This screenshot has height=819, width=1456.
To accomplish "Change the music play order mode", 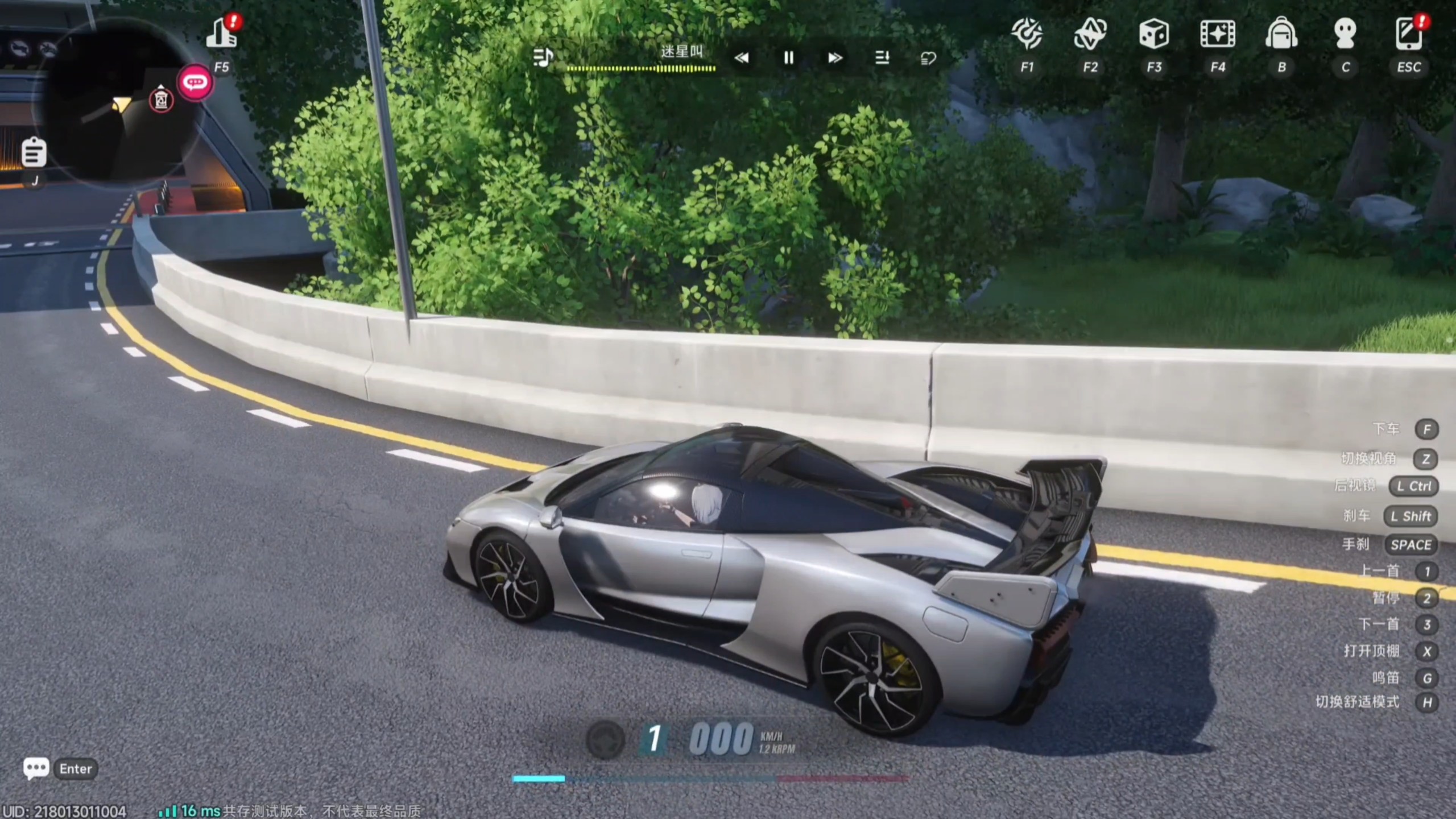I will coord(882,57).
